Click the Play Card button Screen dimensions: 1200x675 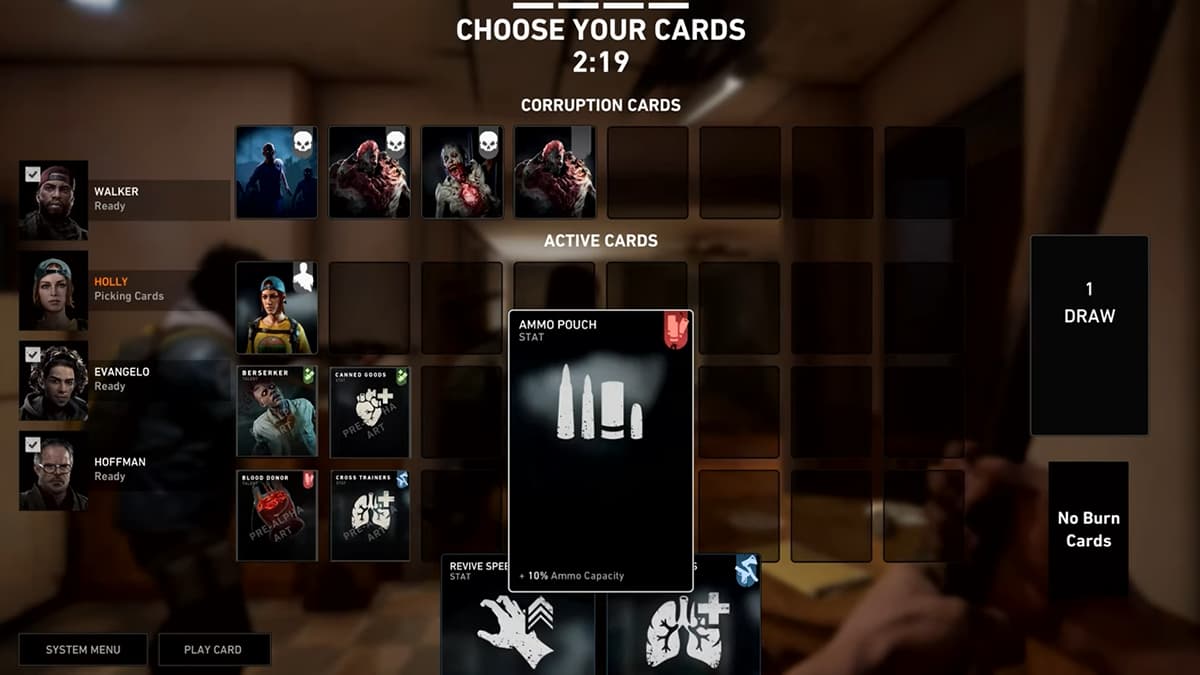213,650
